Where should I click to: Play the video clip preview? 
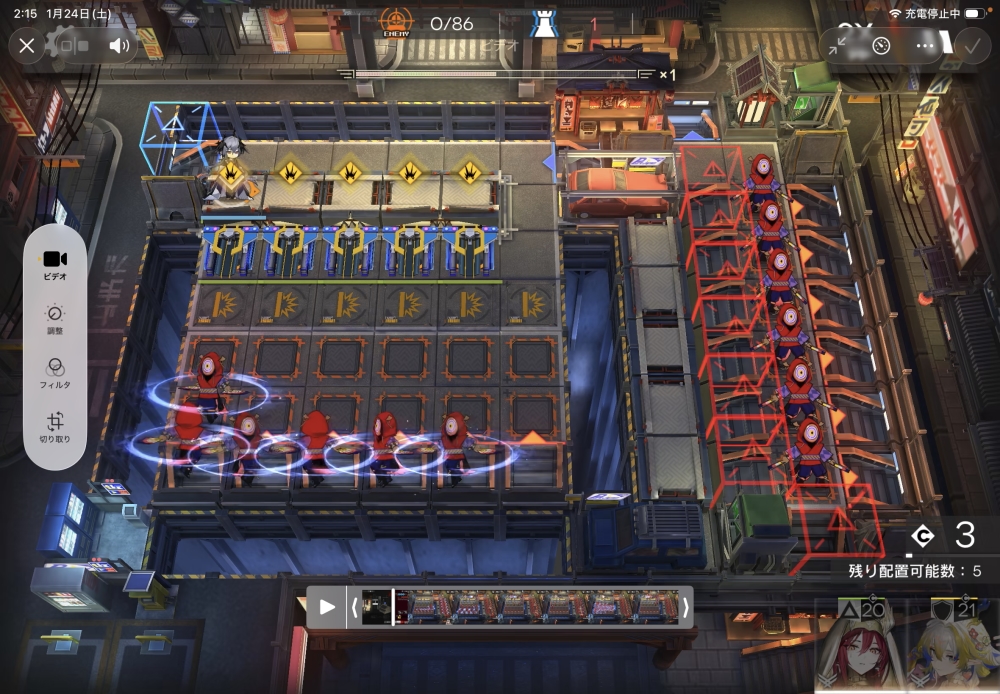point(327,607)
